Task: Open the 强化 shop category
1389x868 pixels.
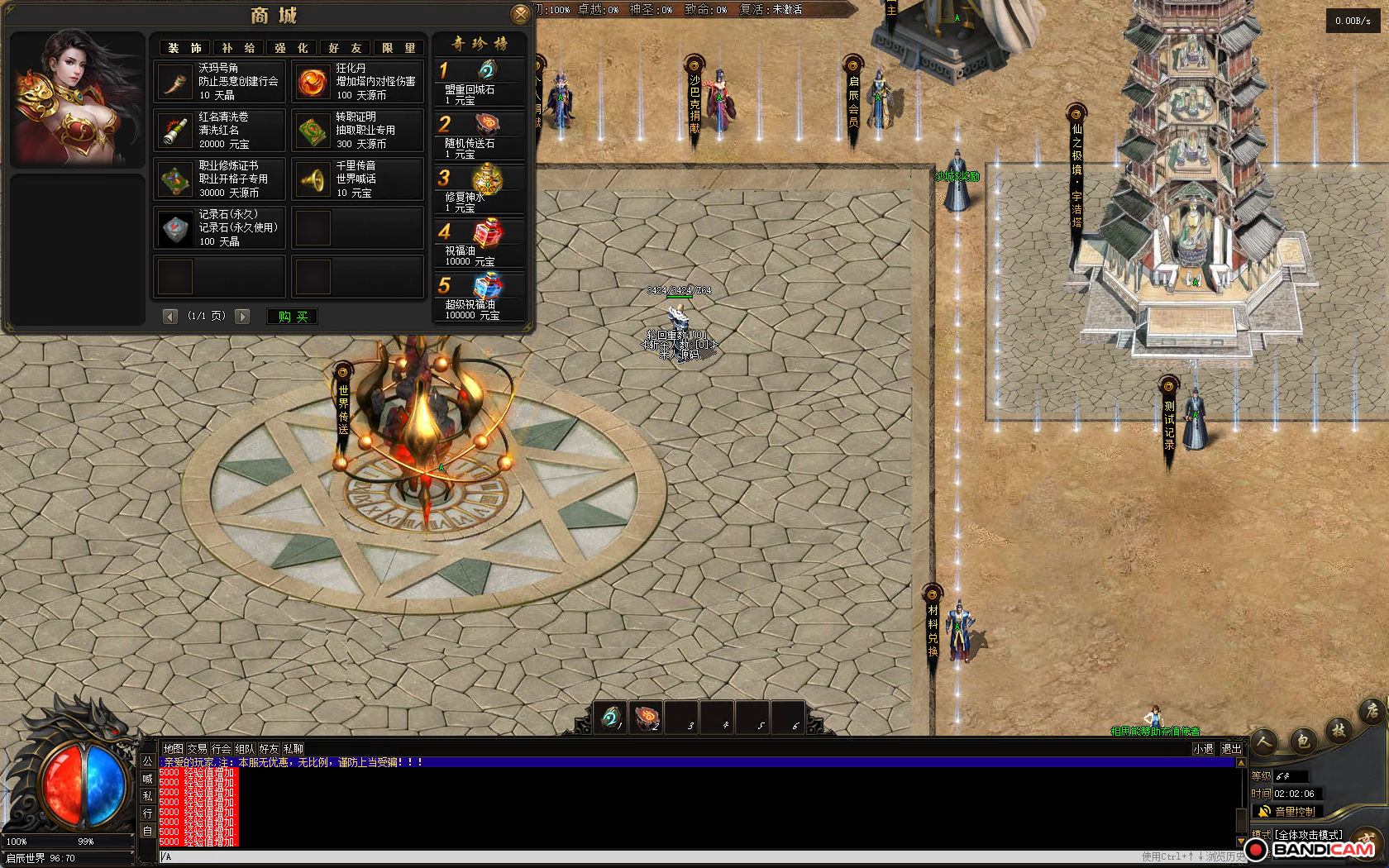Action: 291,48
